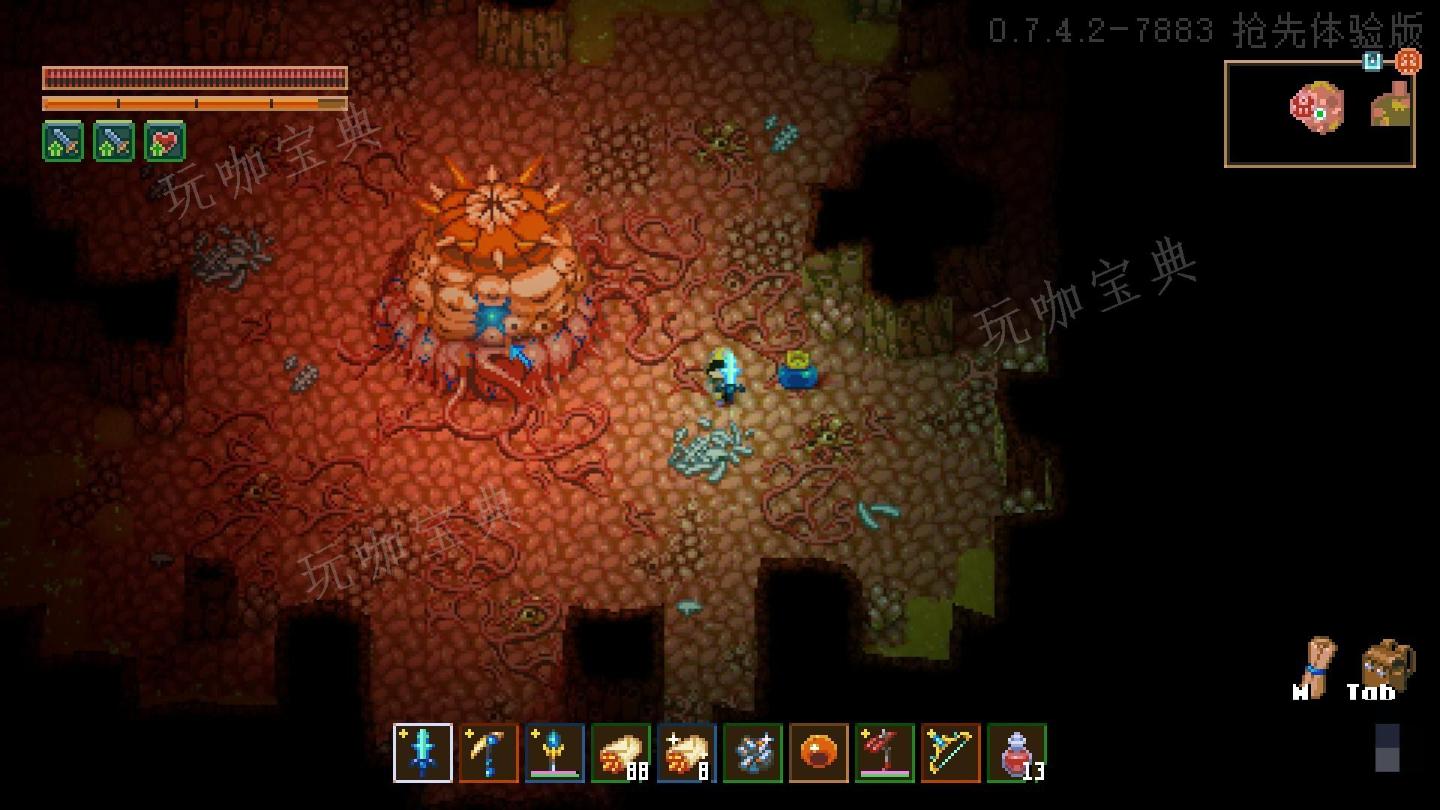Select the red flower hotbar item

coord(886,755)
